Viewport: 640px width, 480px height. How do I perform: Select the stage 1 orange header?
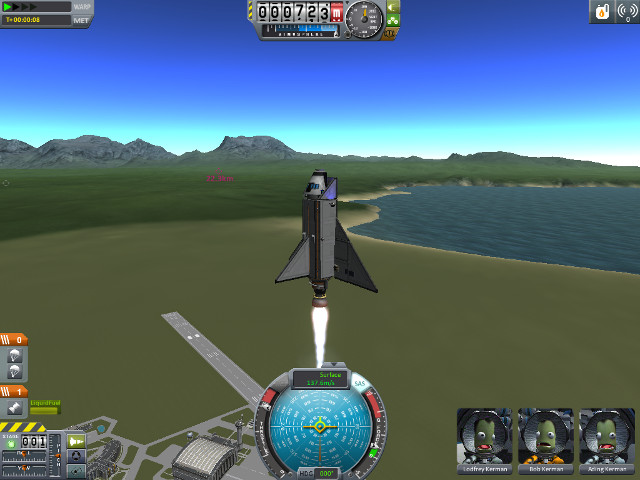point(14,392)
